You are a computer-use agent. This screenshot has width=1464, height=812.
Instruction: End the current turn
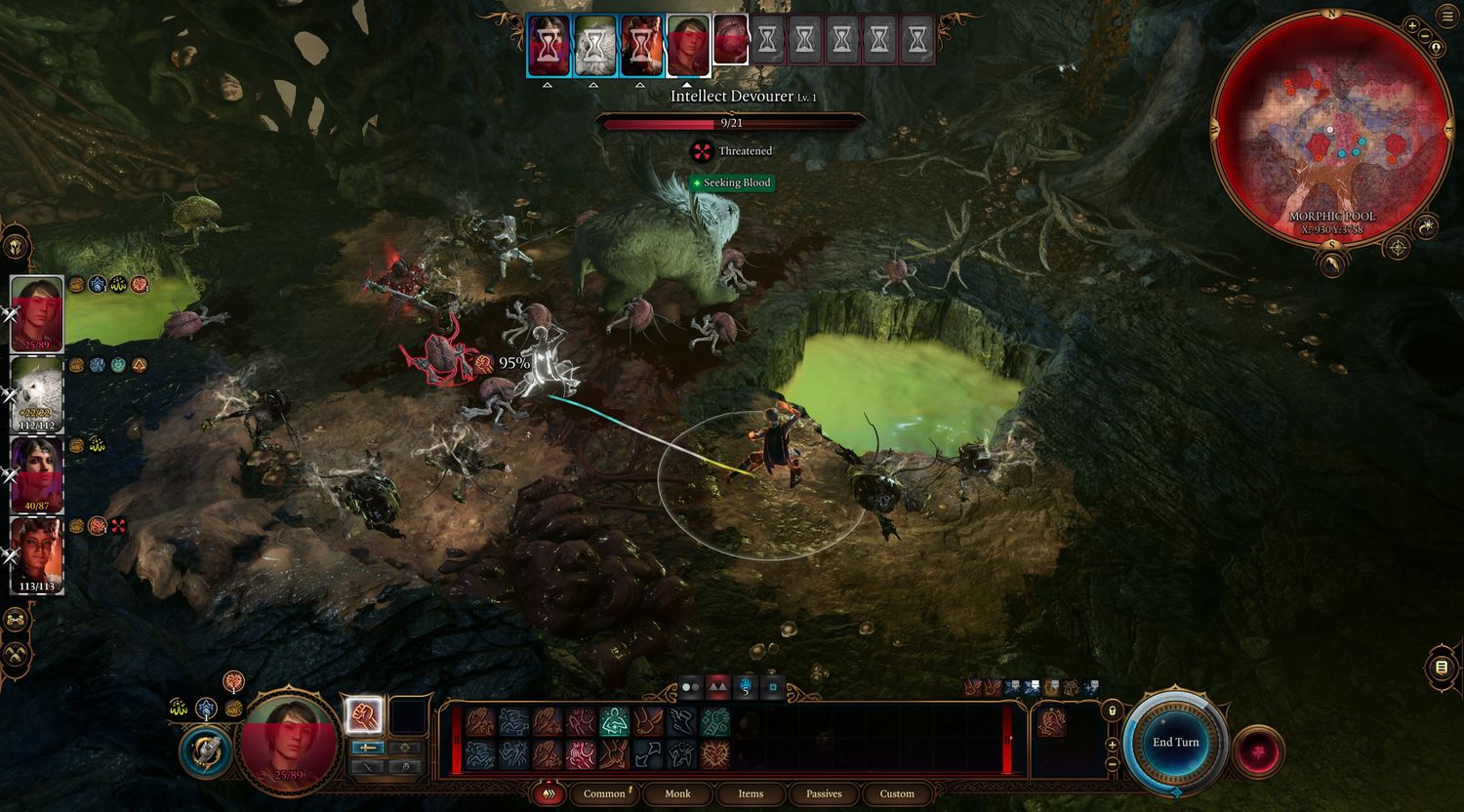[1175, 743]
